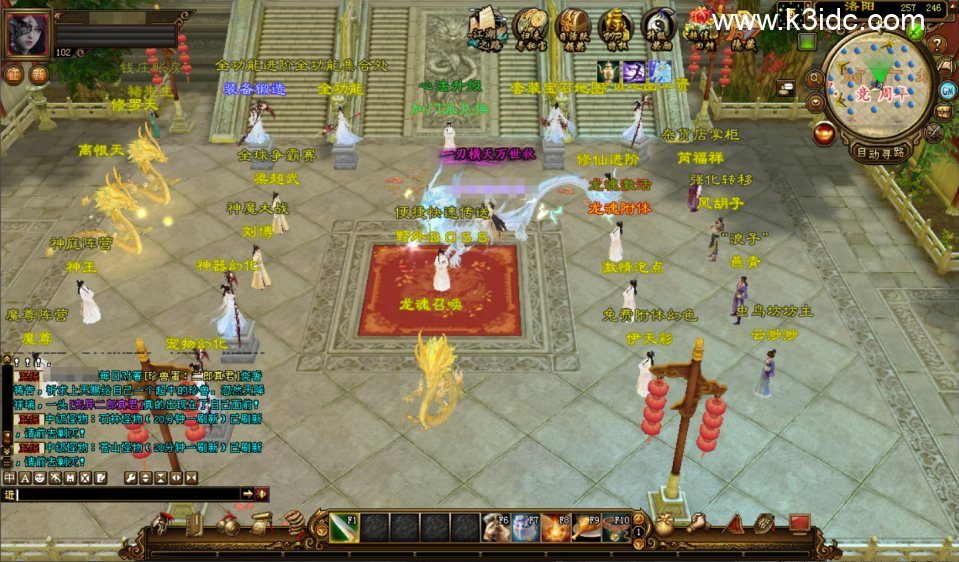The image size is (959, 562).
Task: Click the magnifier button left of the minimap
Action: [816, 78]
